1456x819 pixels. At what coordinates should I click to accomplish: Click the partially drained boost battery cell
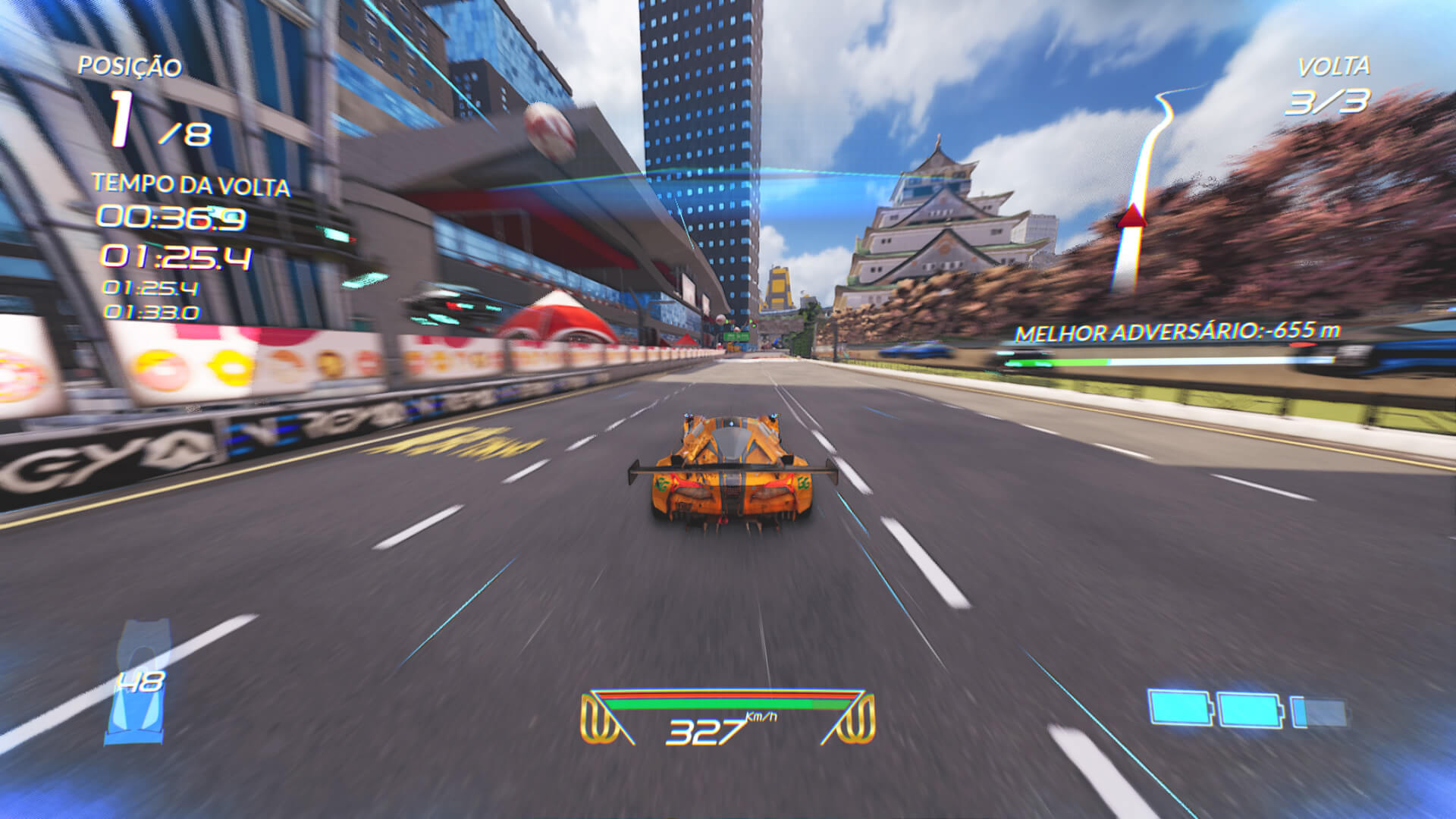(x=1319, y=713)
